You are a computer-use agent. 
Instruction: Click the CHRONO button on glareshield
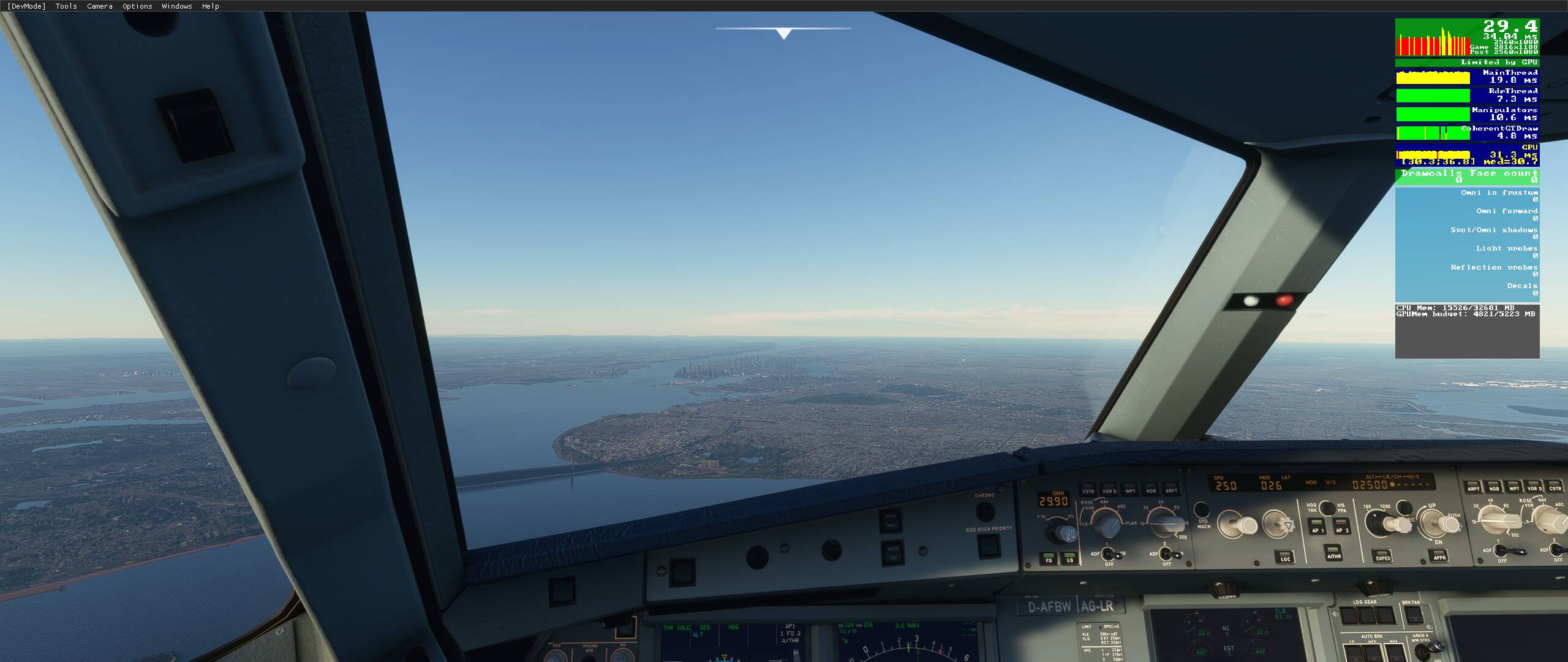tap(985, 511)
